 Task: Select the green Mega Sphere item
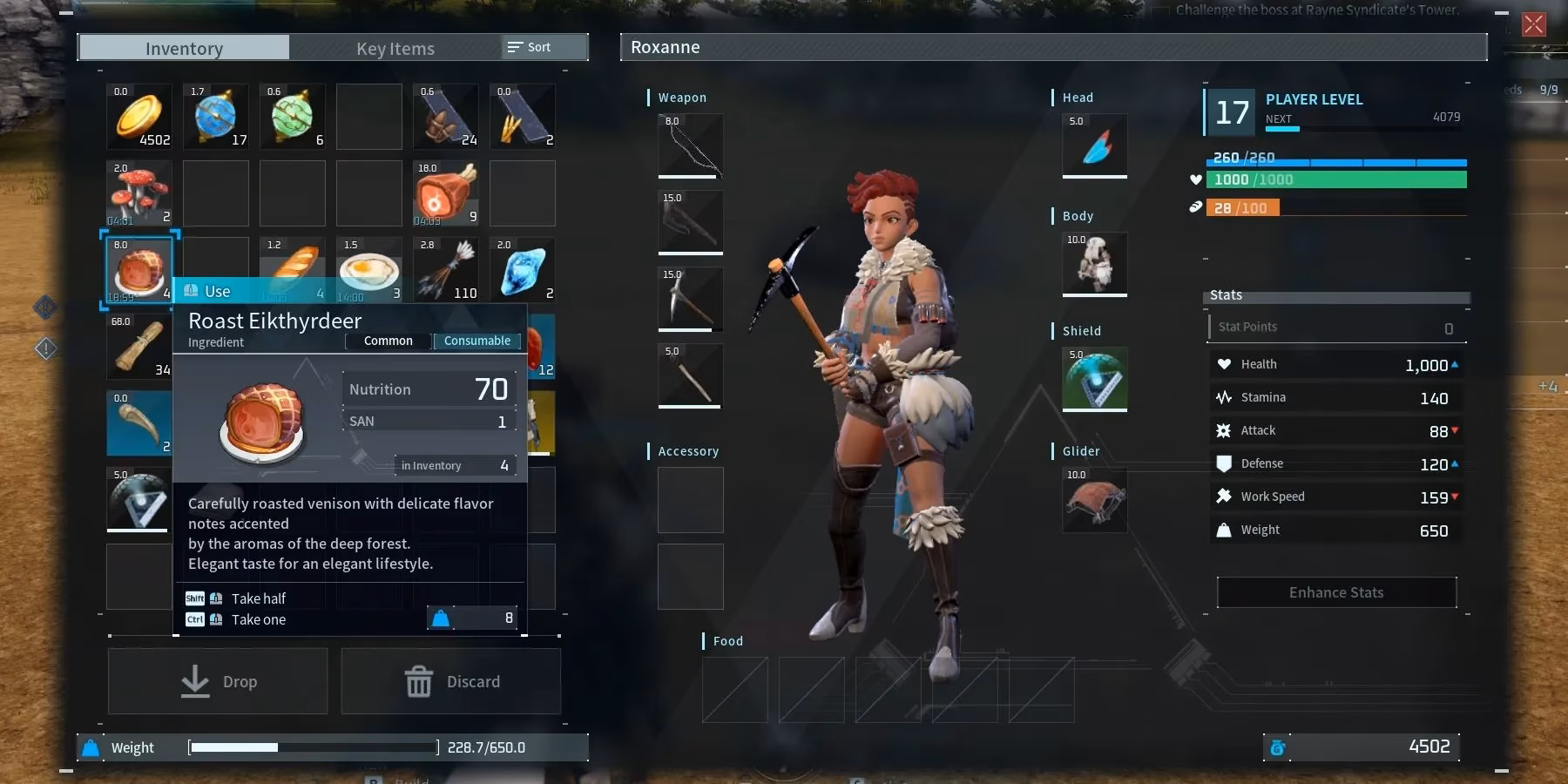click(292, 116)
